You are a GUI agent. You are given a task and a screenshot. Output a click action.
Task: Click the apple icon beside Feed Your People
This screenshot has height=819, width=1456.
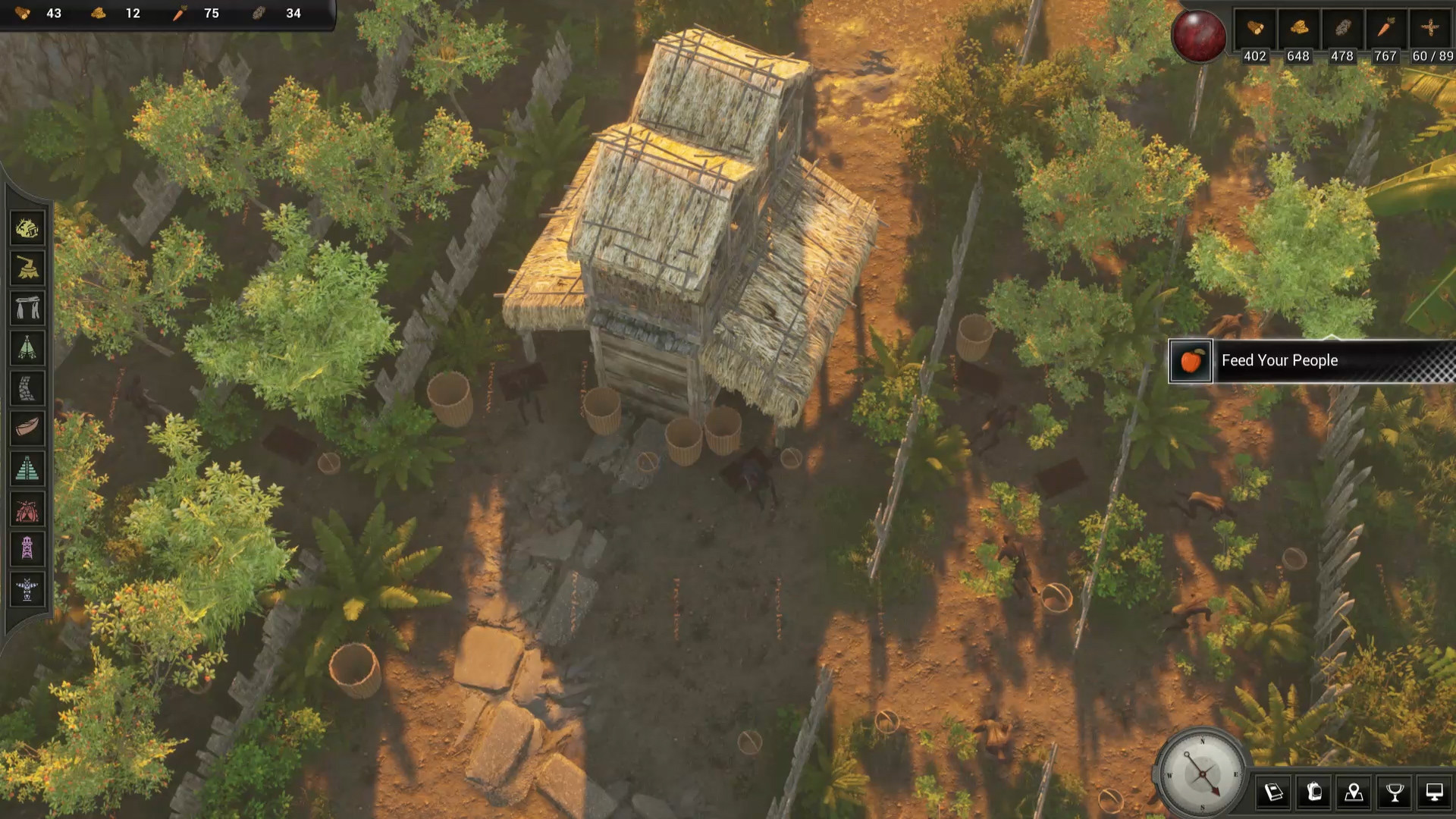1192,361
